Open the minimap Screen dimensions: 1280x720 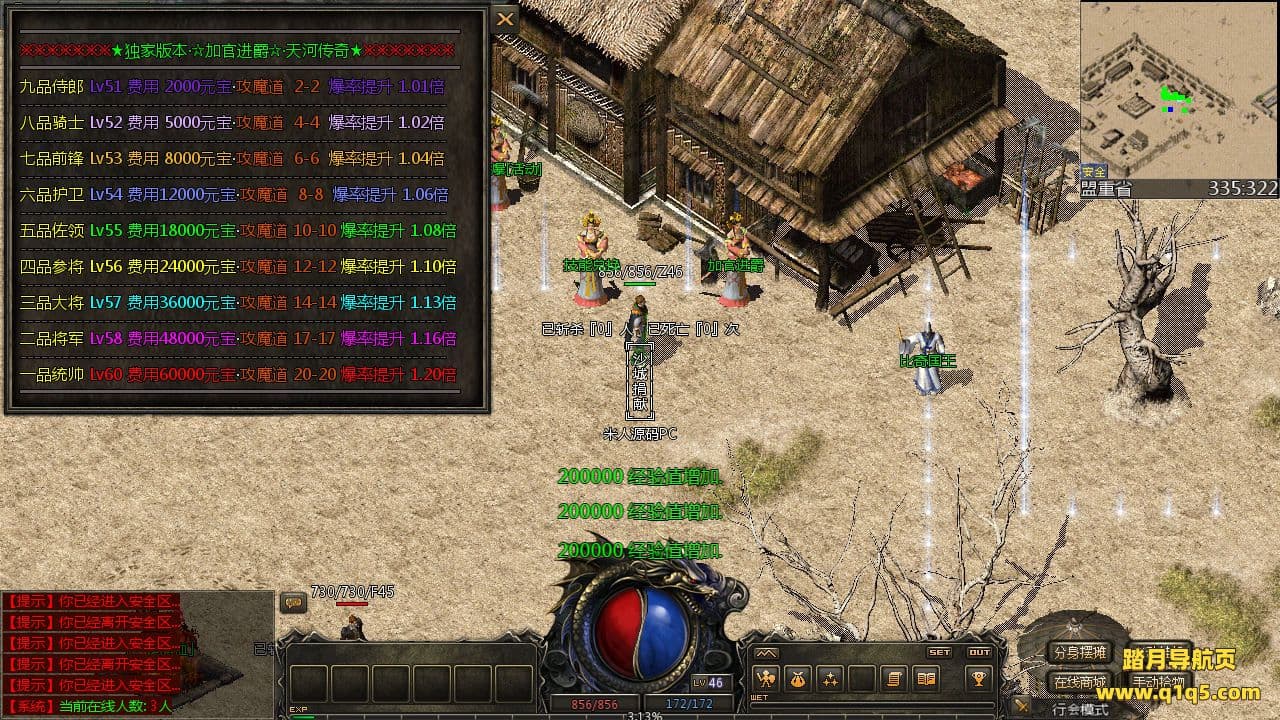[1178, 90]
